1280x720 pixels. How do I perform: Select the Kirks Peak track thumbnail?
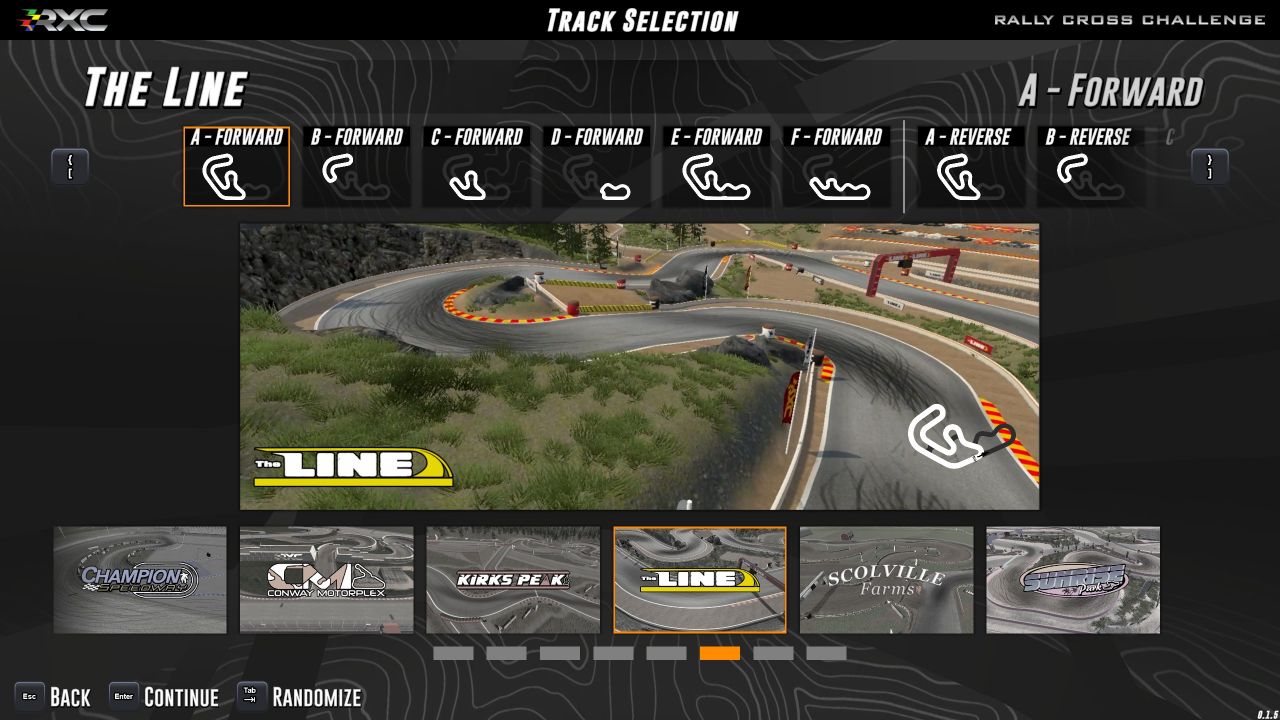[513, 580]
